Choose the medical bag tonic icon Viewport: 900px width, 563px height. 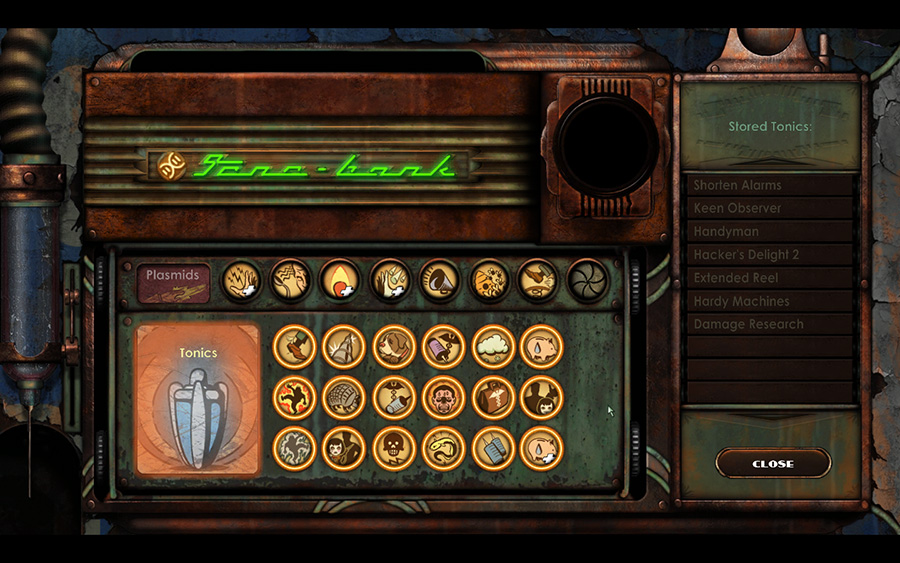tap(493, 397)
